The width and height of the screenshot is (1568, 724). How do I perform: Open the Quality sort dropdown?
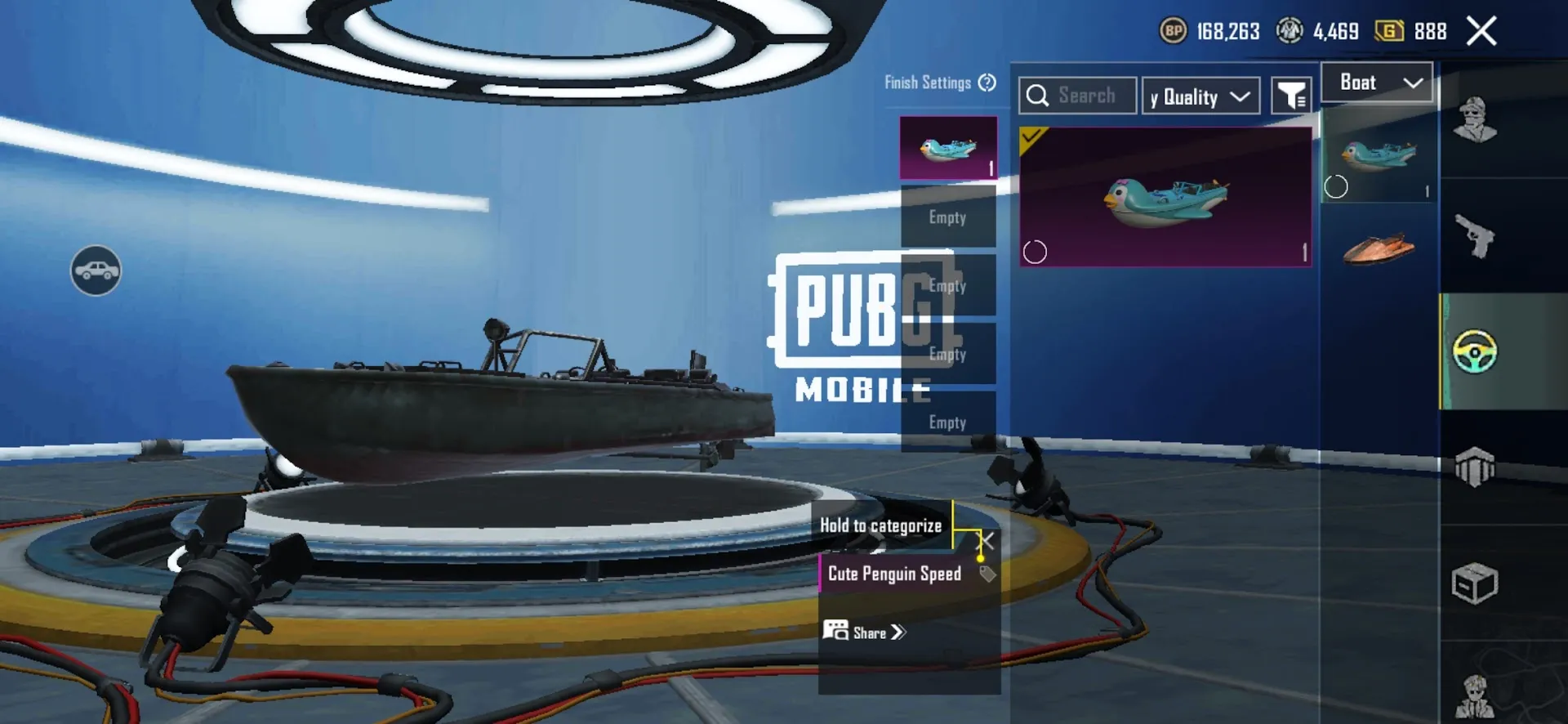click(x=1200, y=96)
